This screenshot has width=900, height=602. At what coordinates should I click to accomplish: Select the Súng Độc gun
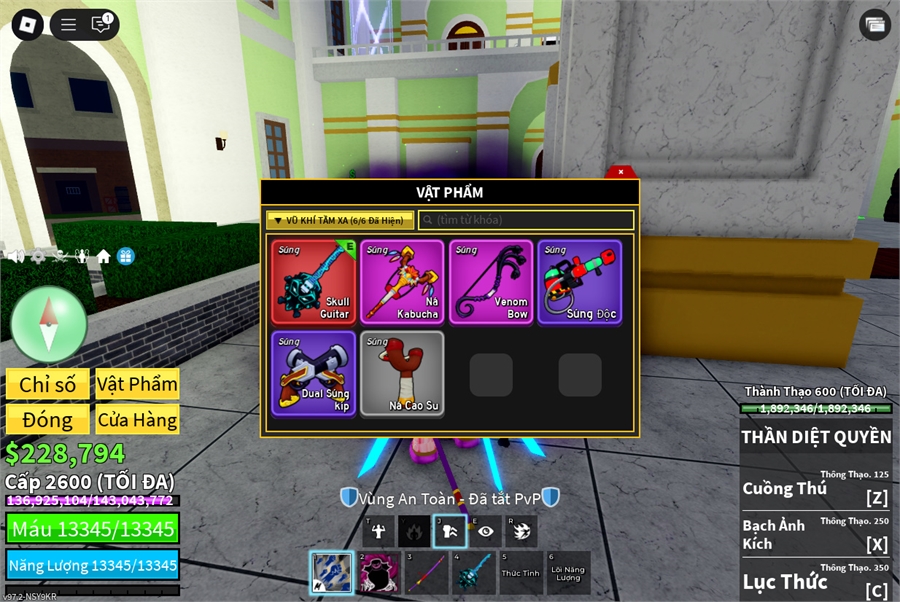click(580, 282)
